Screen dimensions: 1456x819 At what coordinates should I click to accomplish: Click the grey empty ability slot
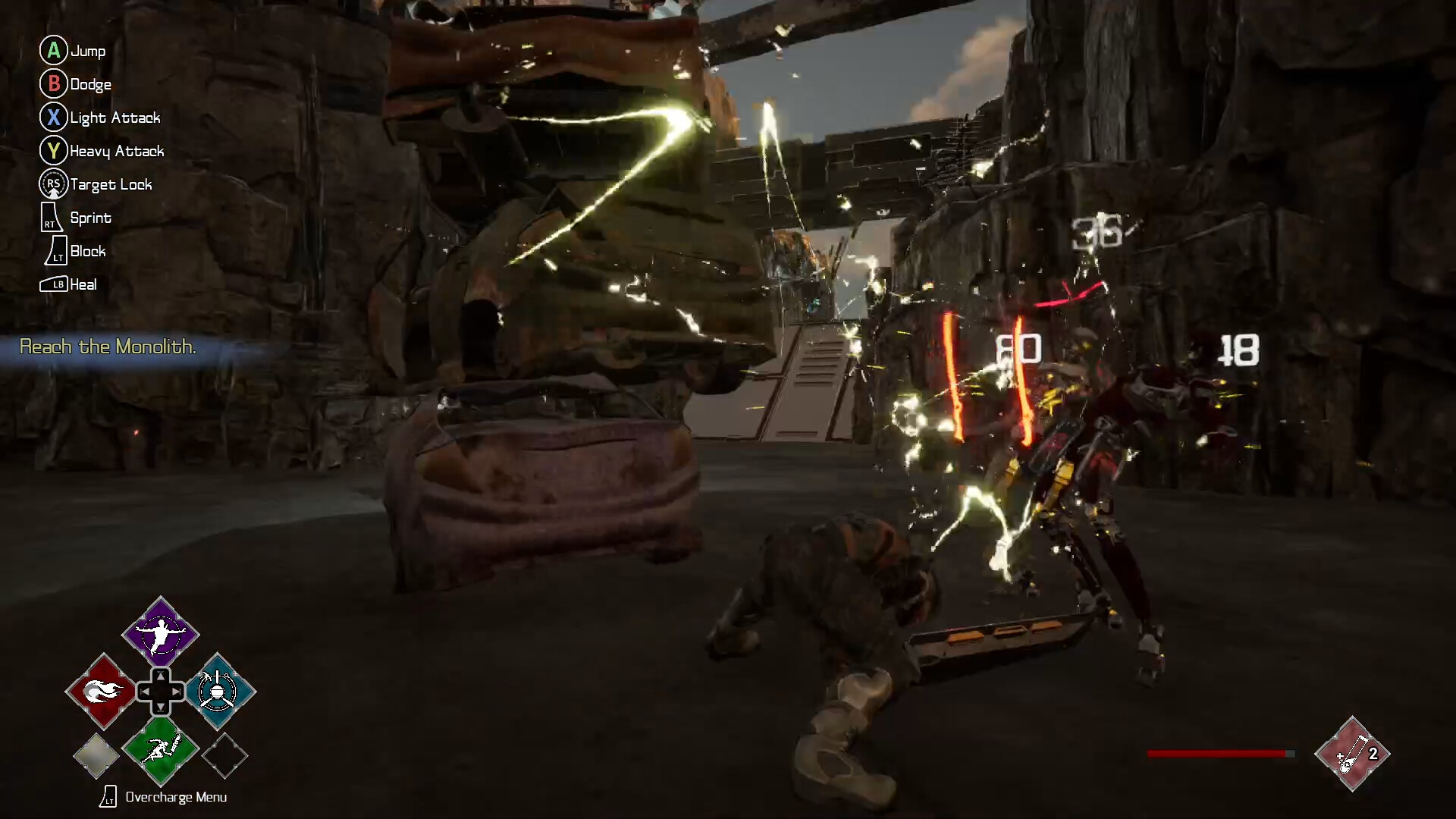96,755
